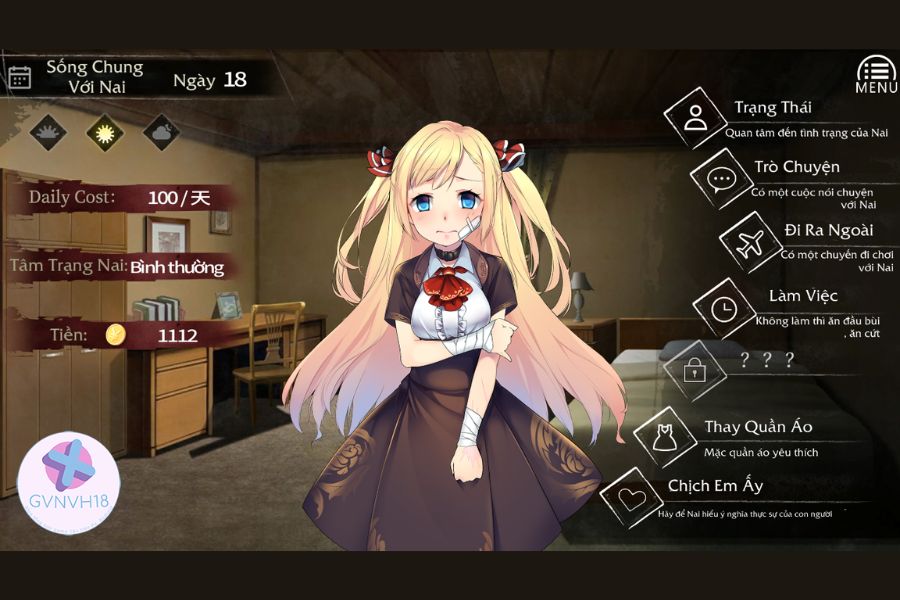Image resolution: width=900 pixels, height=600 pixels.
Task: Open the MENU button
Action: pyautogui.click(x=875, y=74)
